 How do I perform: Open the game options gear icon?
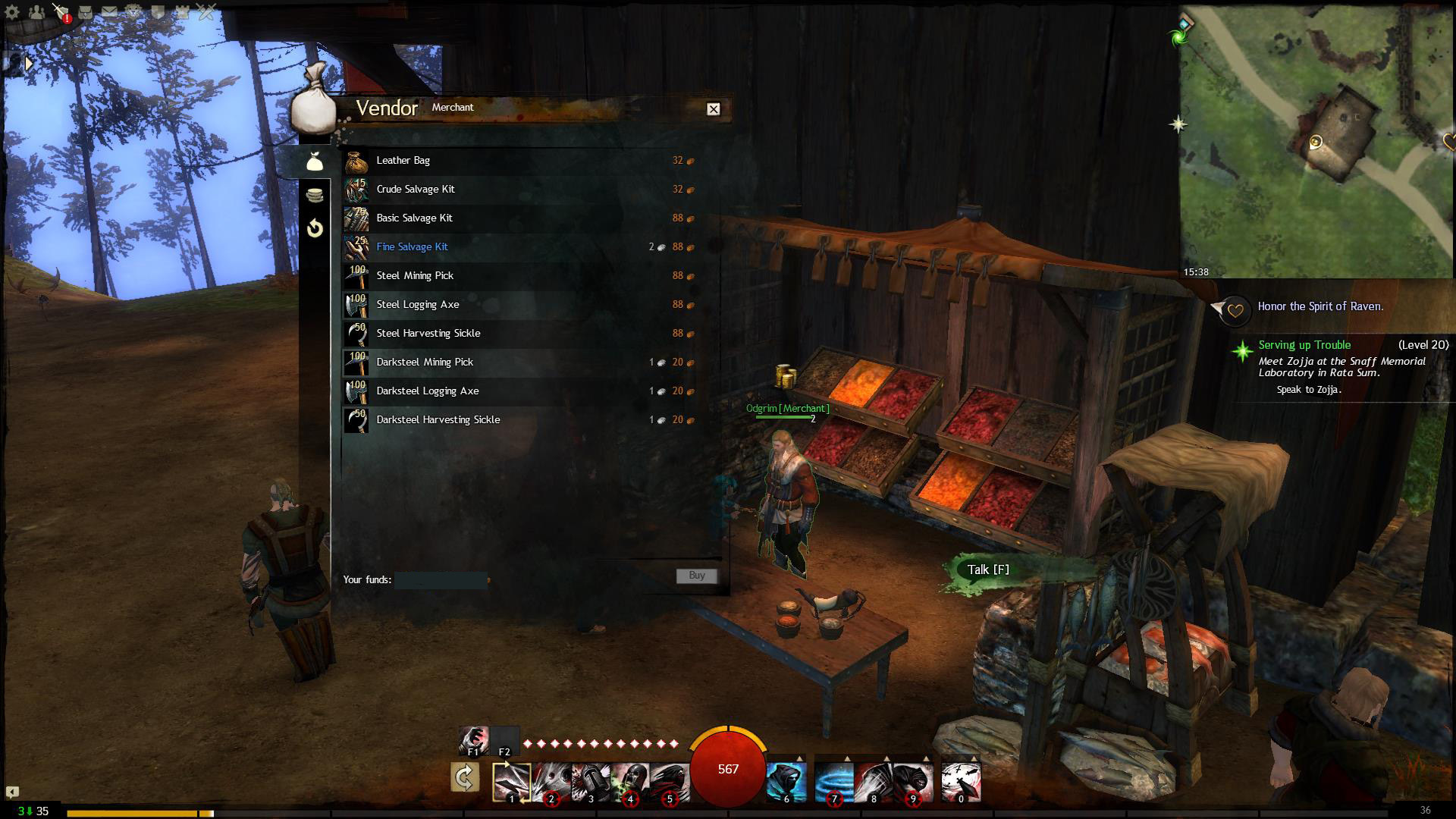tap(12, 12)
